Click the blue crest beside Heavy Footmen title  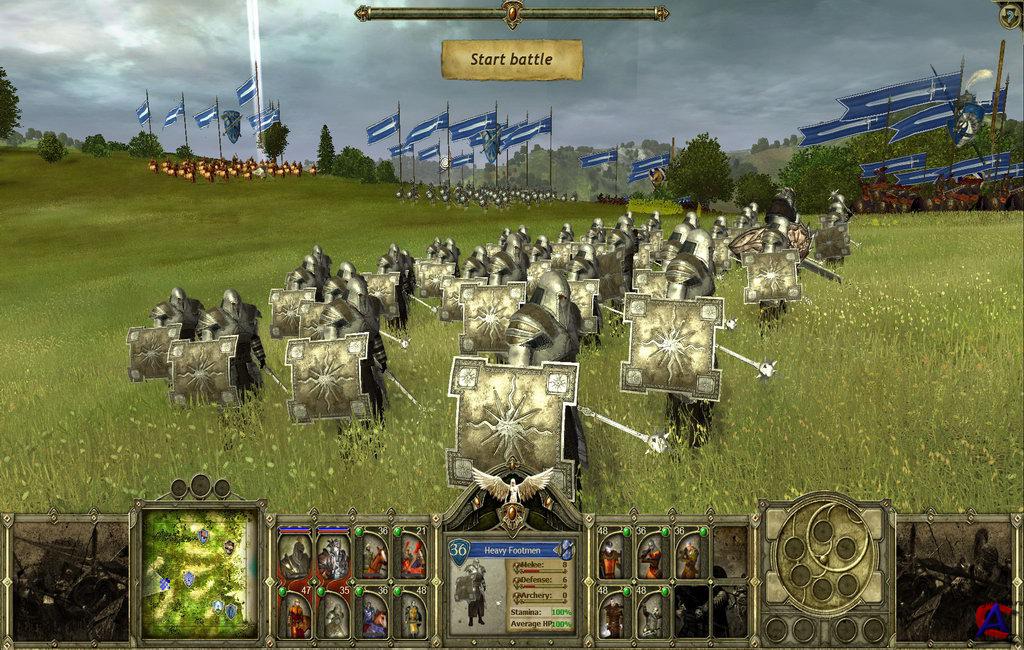click(x=566, y=548)
